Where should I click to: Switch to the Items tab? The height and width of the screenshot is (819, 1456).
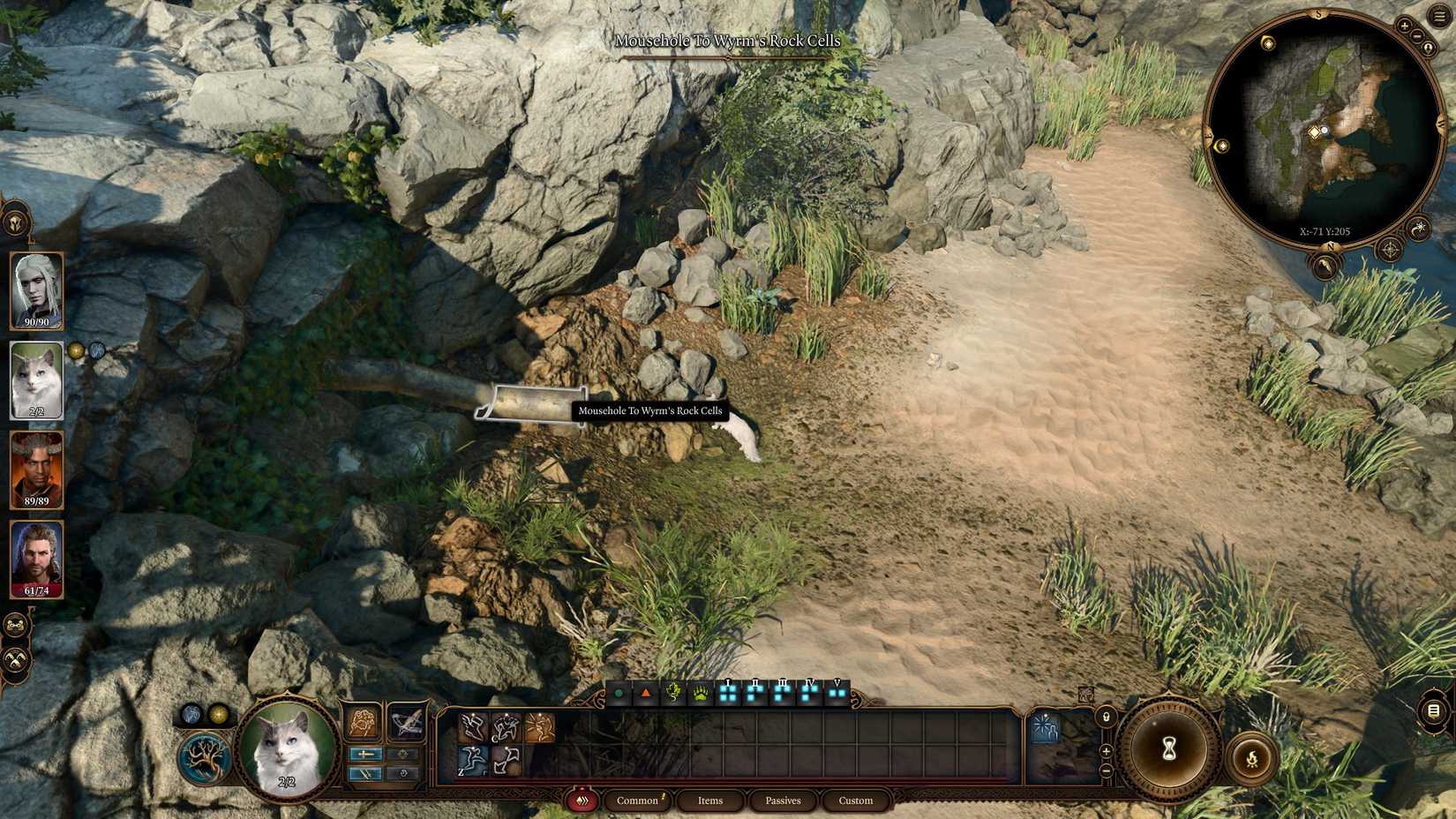pyautogui.click(x=710, y=800)
